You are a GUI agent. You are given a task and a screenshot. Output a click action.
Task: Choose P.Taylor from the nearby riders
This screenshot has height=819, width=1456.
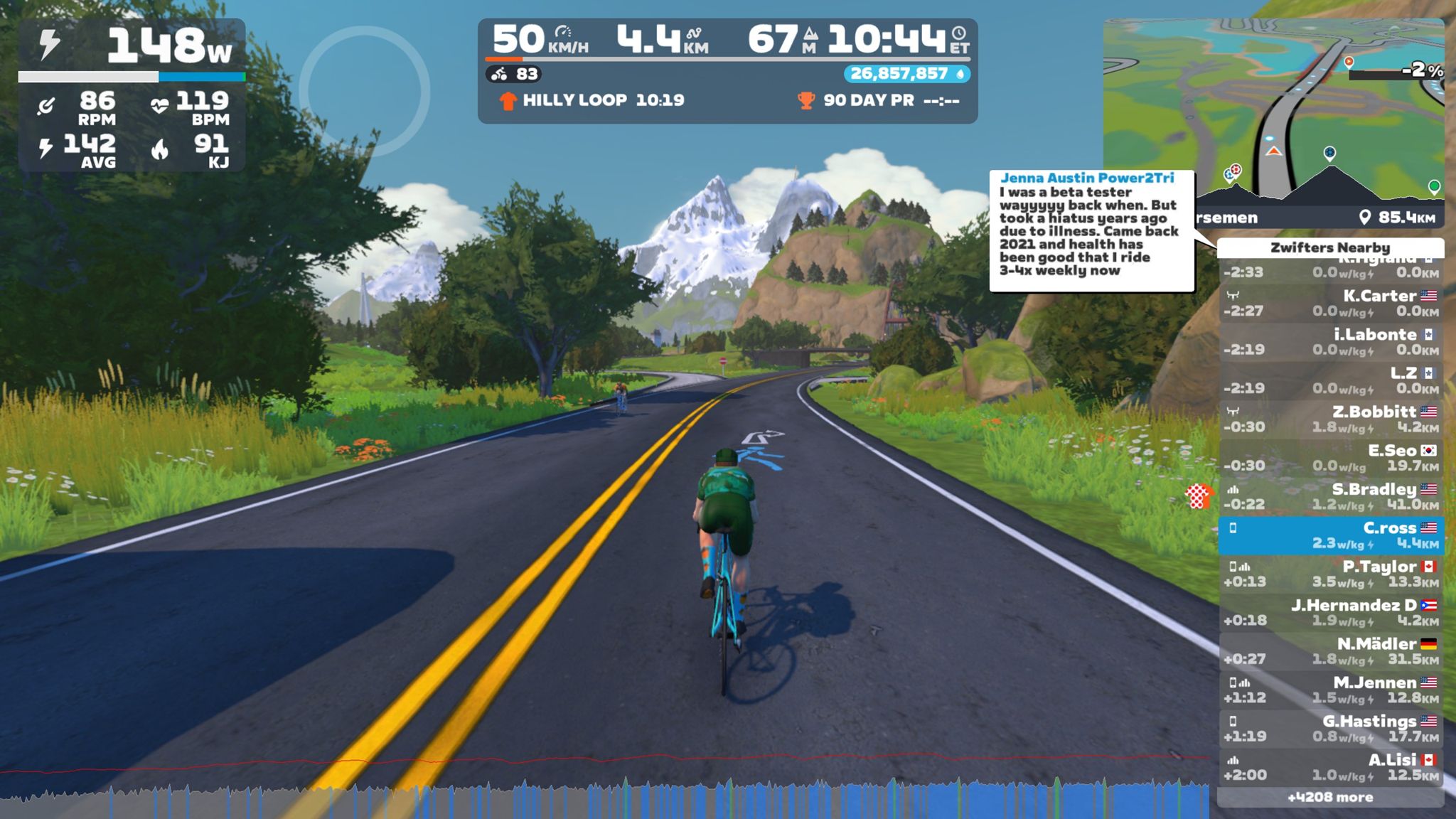click(1330, 574)
